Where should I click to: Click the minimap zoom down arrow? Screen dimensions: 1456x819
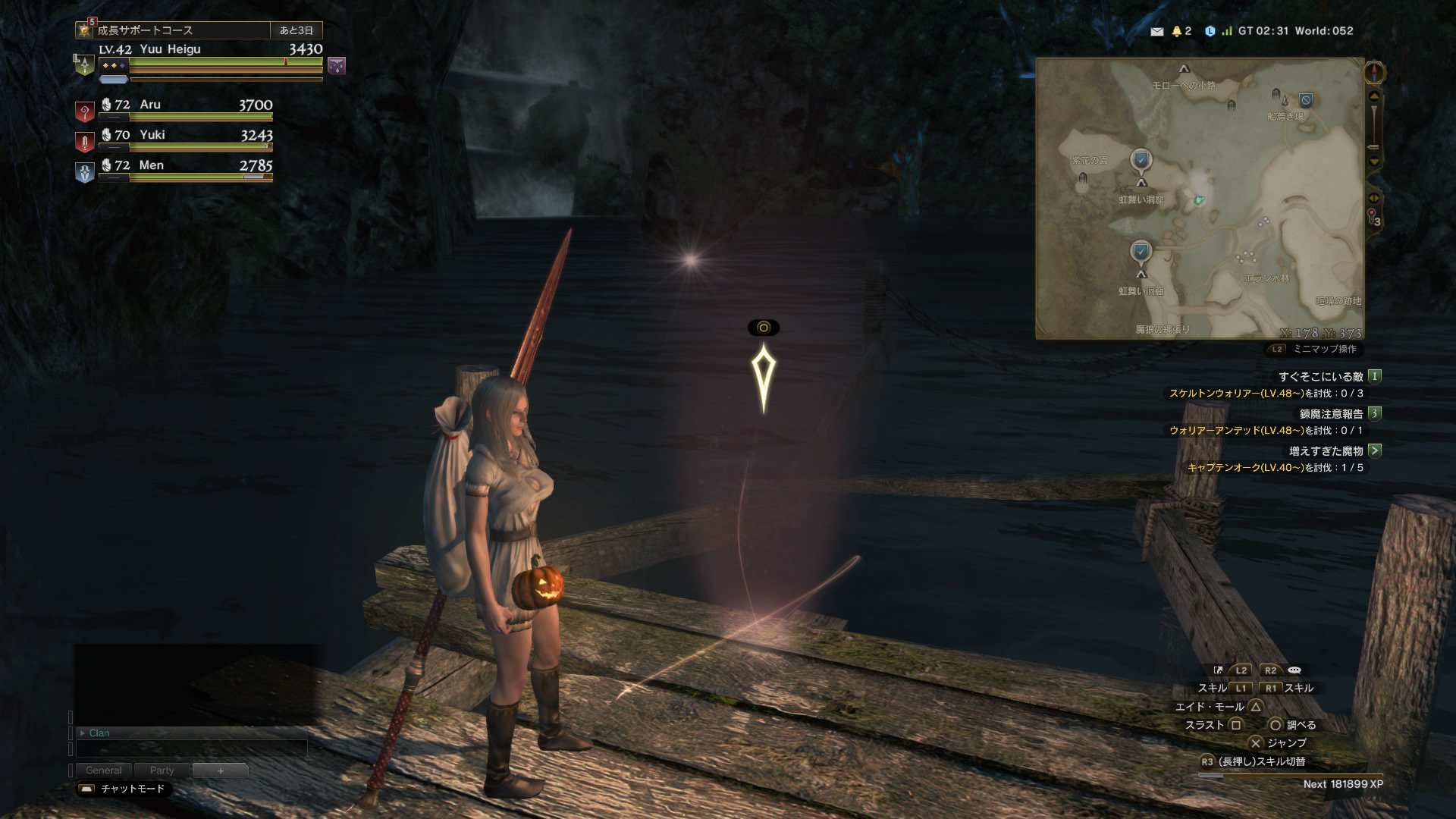[x=1374, y=162]
